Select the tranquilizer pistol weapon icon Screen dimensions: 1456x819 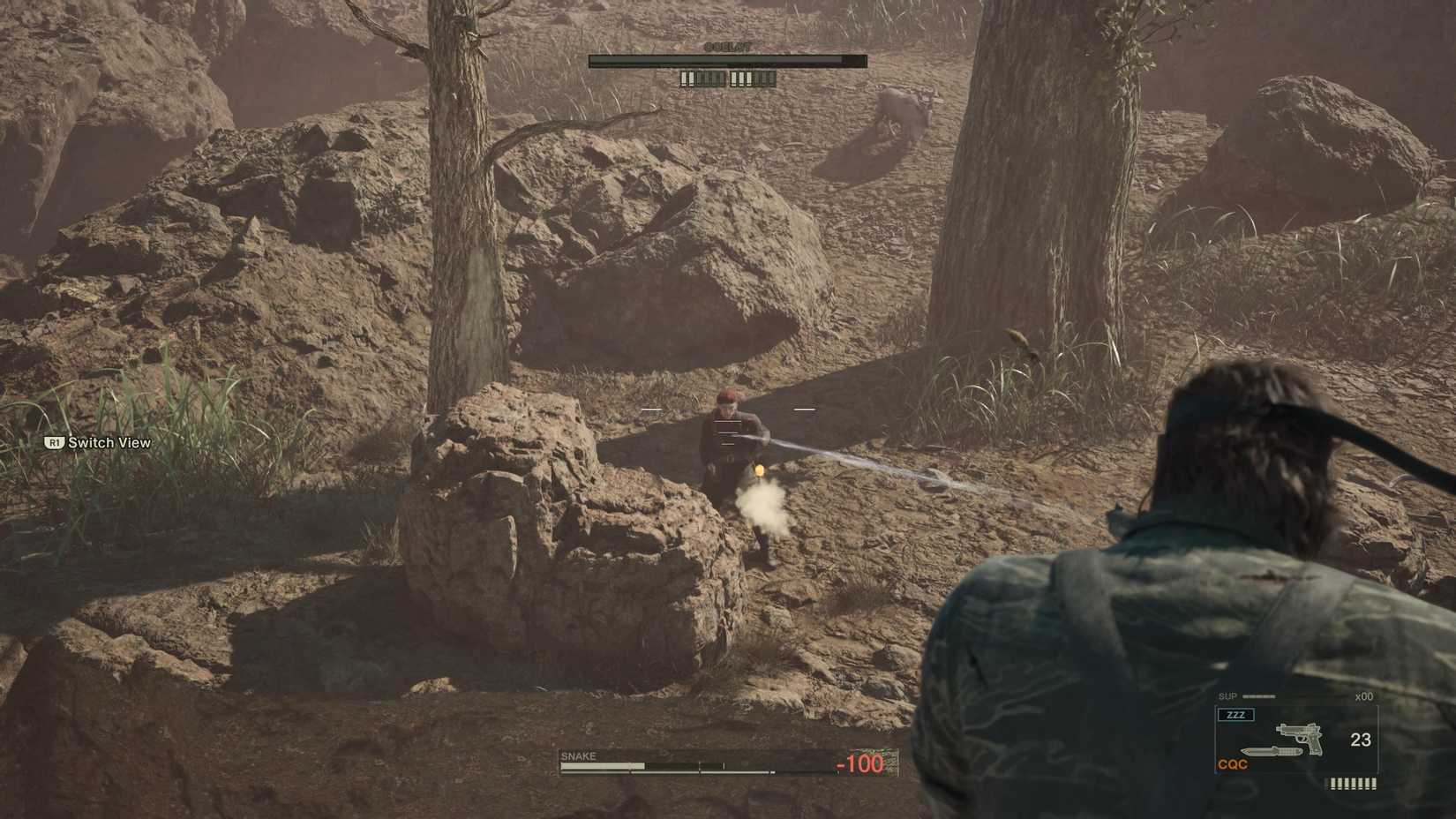coord(1299,738)
